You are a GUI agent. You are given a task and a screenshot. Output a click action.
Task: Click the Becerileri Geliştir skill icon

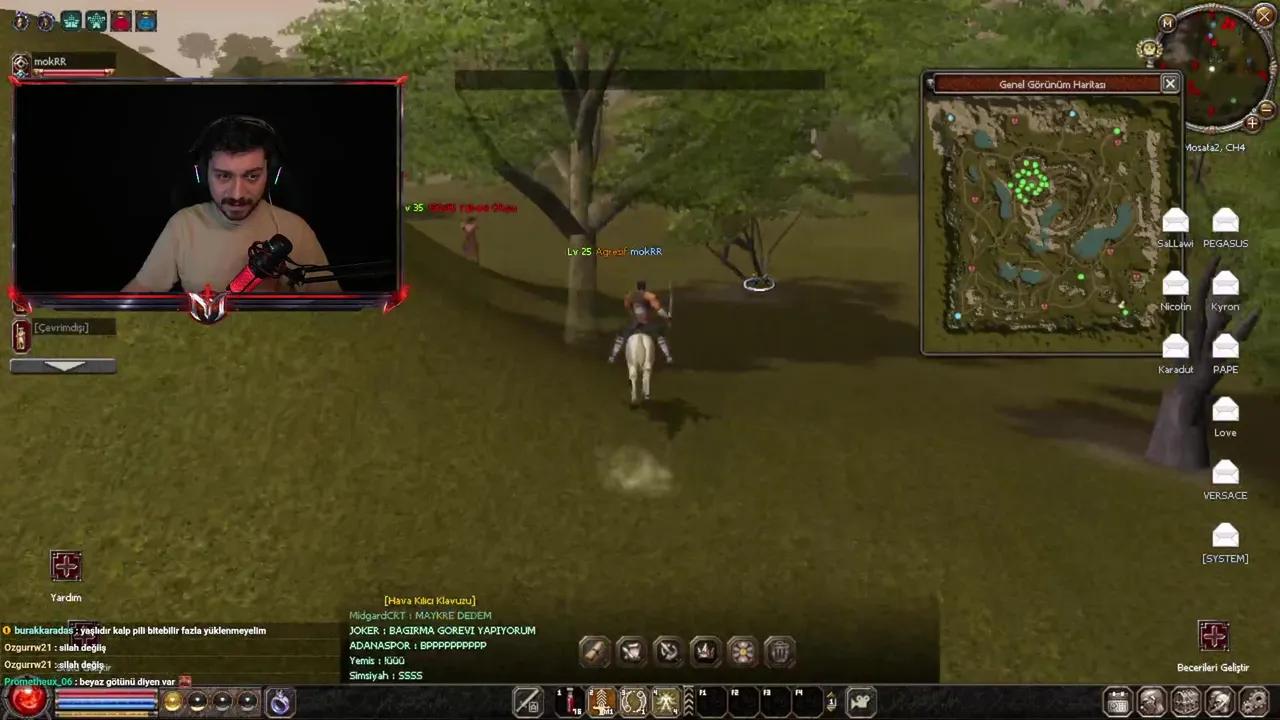pos(1214,635)
